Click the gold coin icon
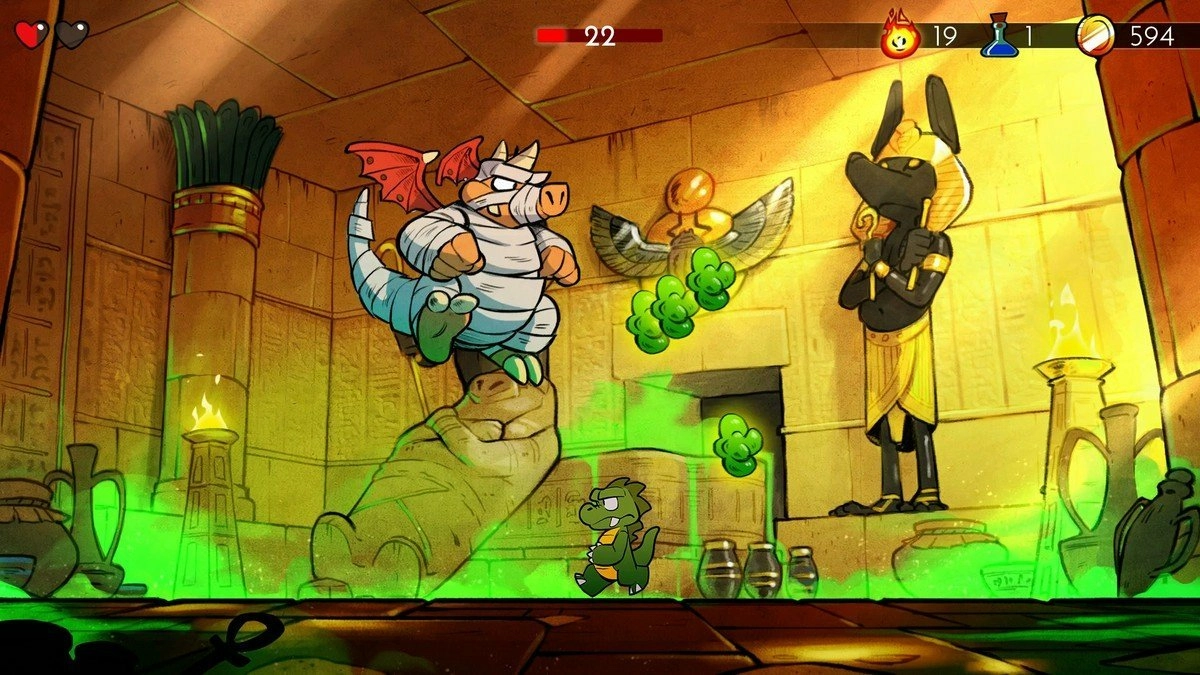This screenshot has width=1200, height=675. (1095, 36)
